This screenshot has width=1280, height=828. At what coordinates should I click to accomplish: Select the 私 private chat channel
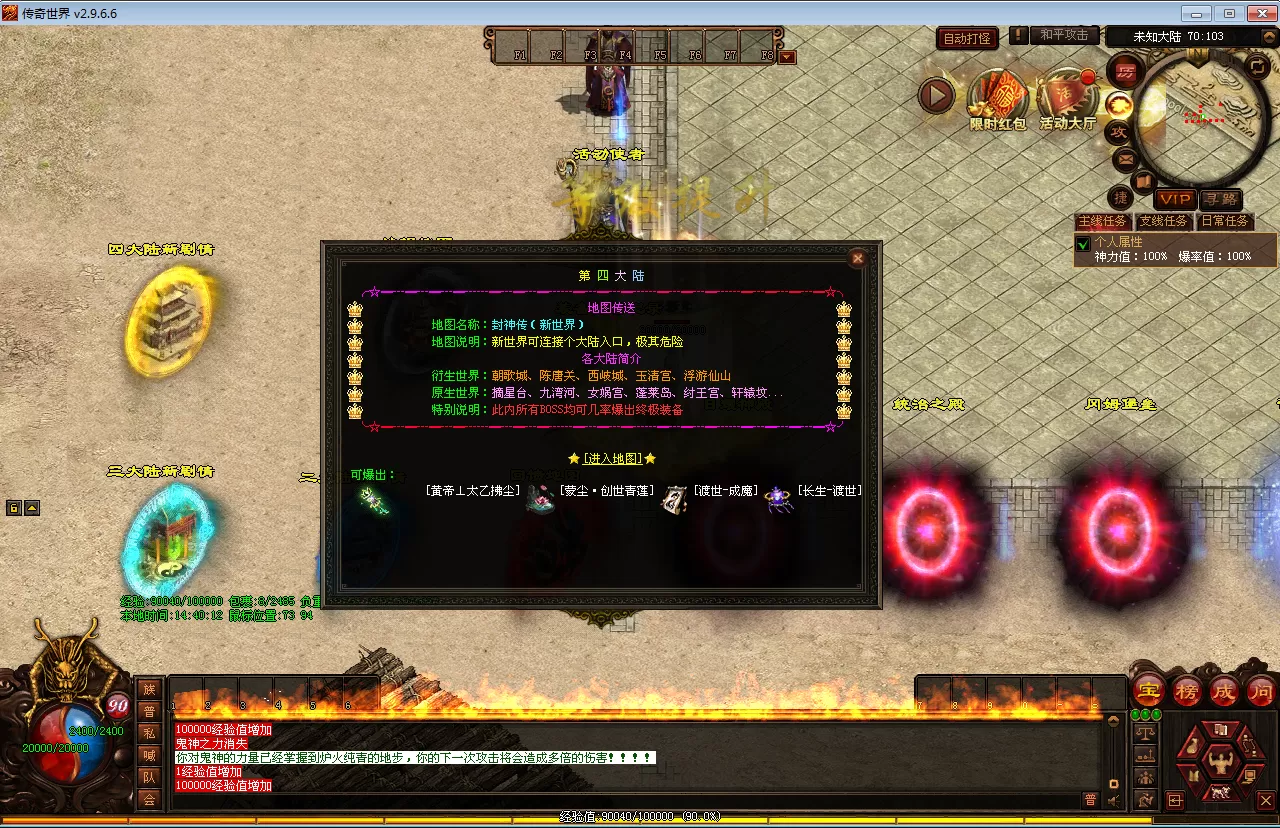[149, 733]
